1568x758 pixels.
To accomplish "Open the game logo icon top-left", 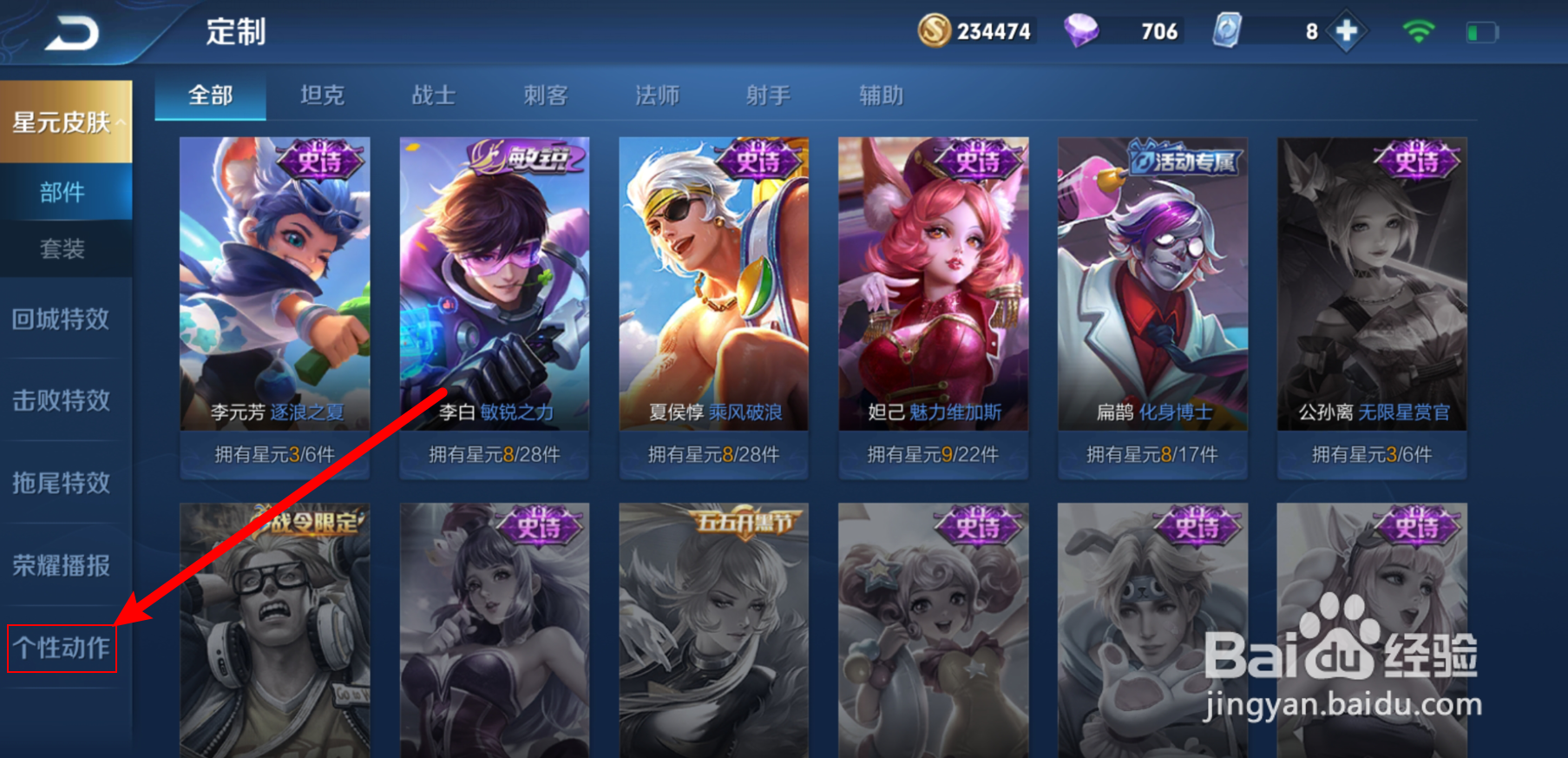I will tap(69, 31).
